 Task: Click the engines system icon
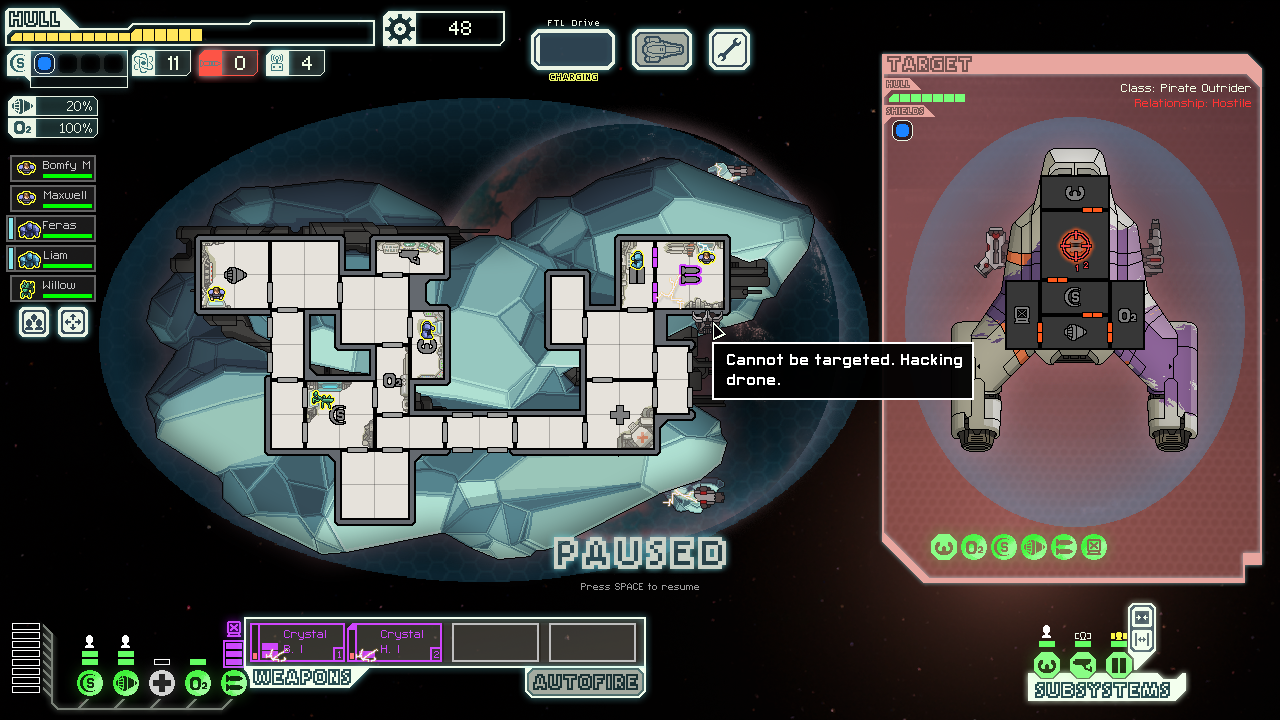[x=126, y=684]
